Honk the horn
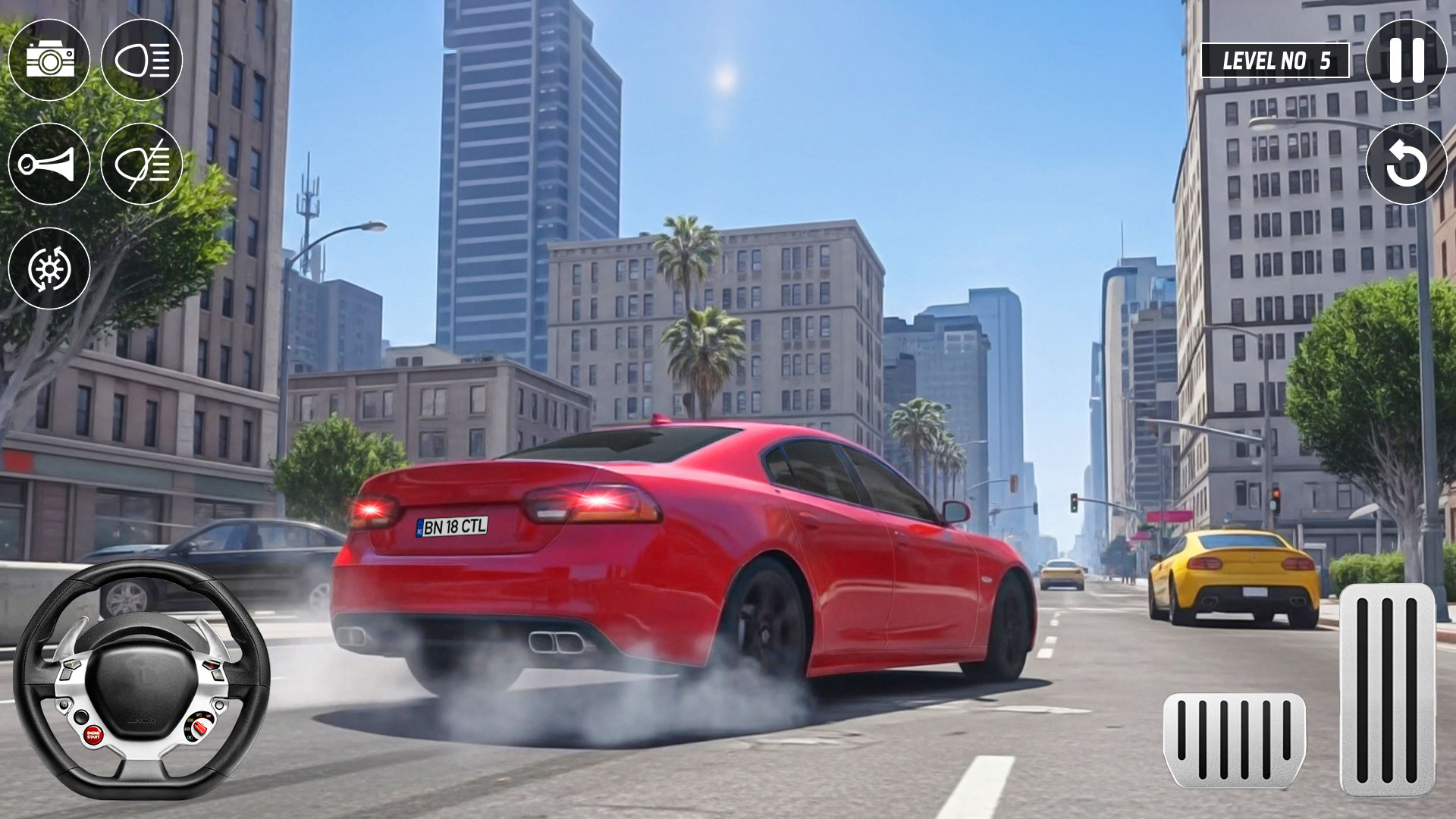This screenshot has width=1456, height=819. [50, 161]
